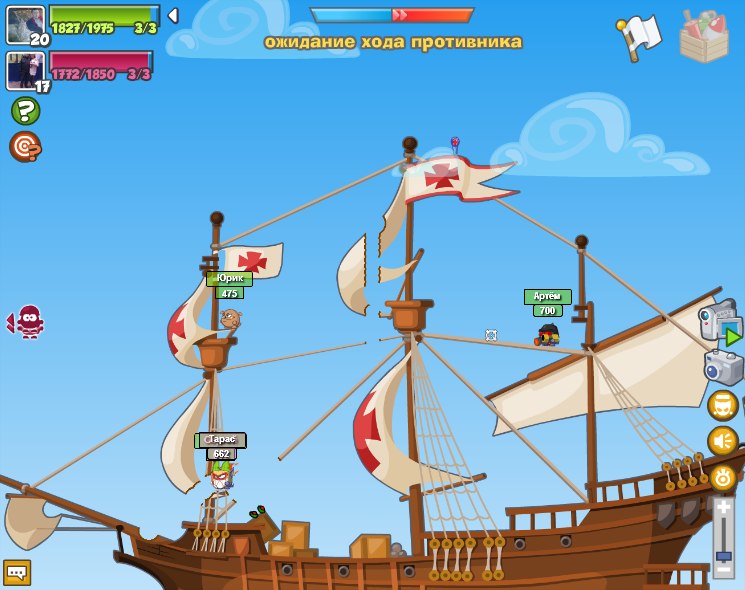Toggle the sound speaker button

coord(722,441)
